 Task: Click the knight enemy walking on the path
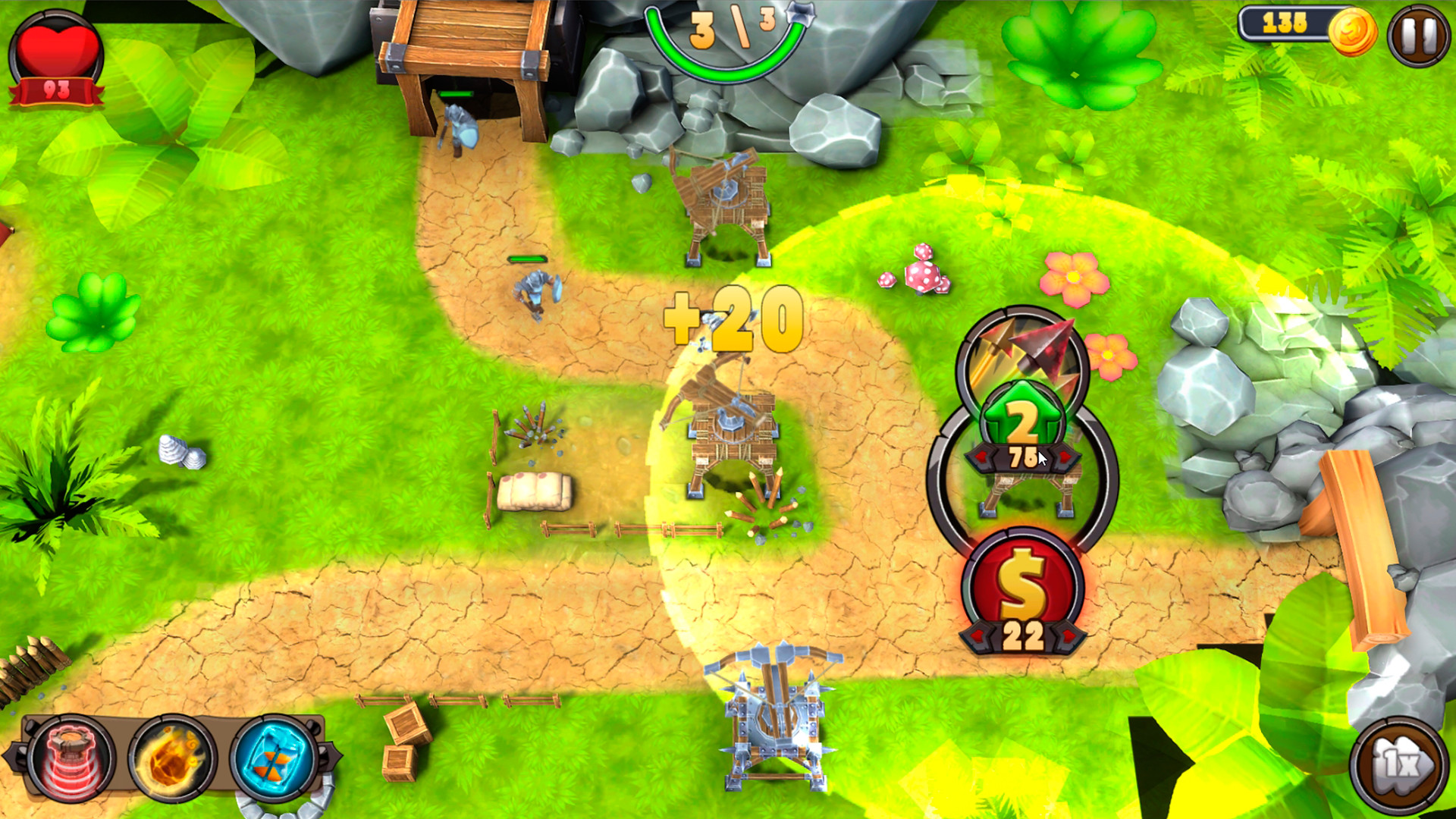(x=535, y=292)
